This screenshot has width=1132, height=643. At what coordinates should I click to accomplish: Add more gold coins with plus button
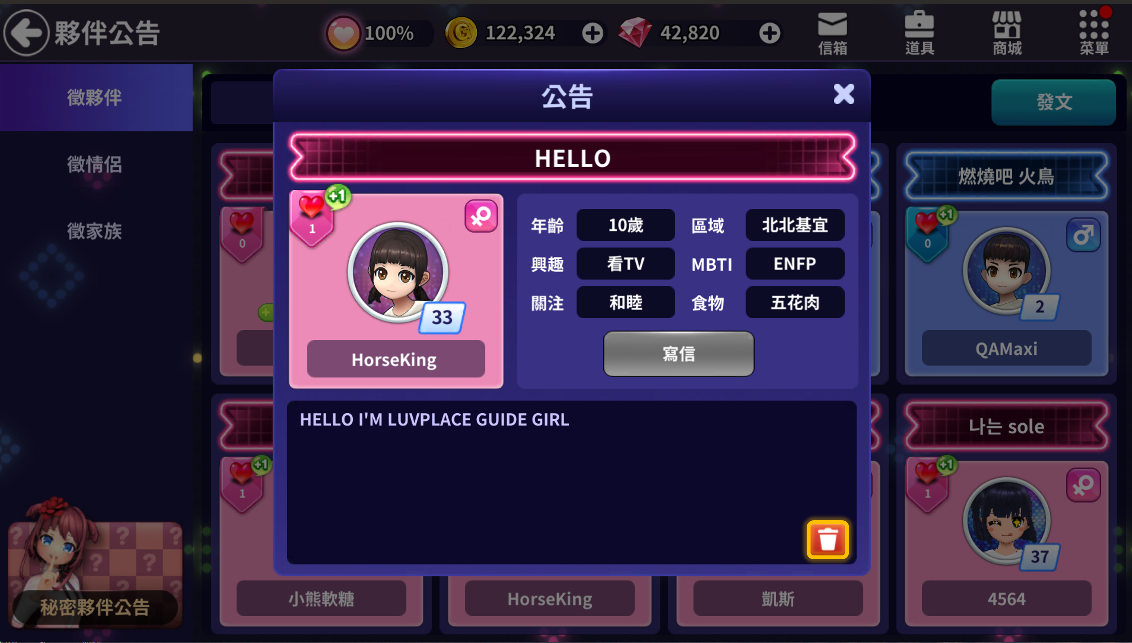[593, 33]
